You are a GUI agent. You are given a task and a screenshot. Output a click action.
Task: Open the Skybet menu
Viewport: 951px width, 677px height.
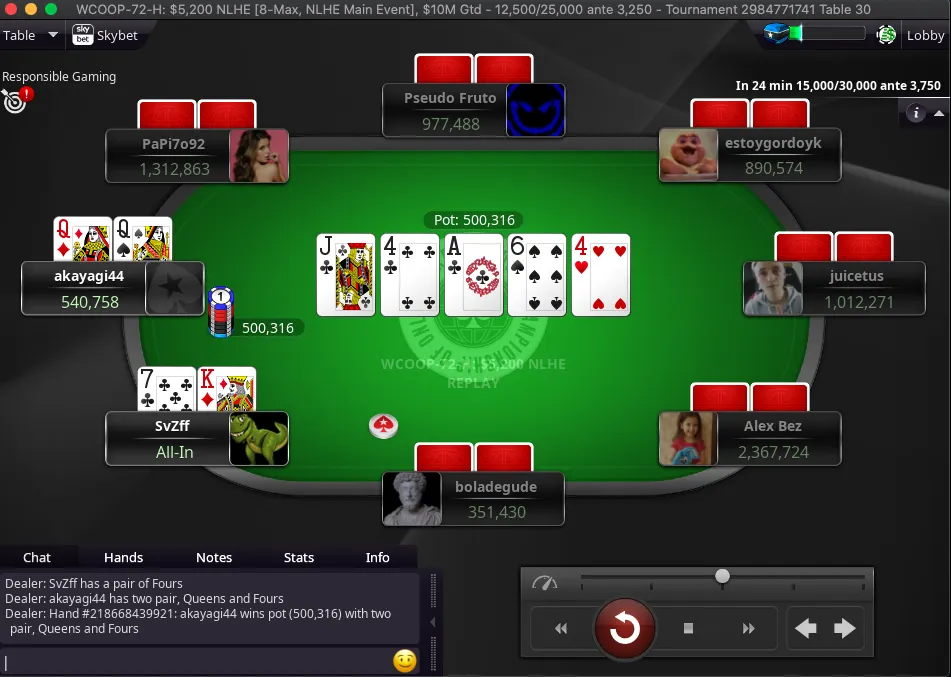click(105, 36)
